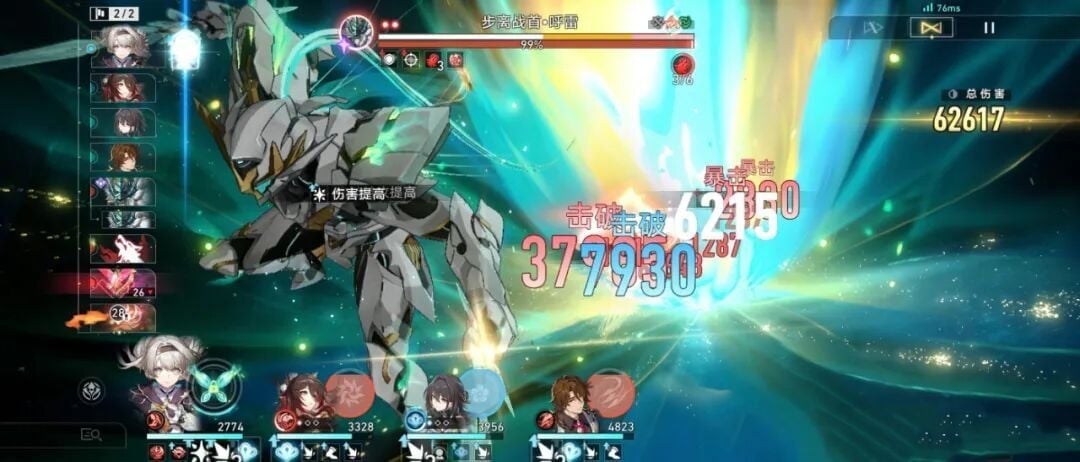1080x462 pixels.
Task: Select the silver-haired Firefly portrait in party bar
Action: (162, 385)
